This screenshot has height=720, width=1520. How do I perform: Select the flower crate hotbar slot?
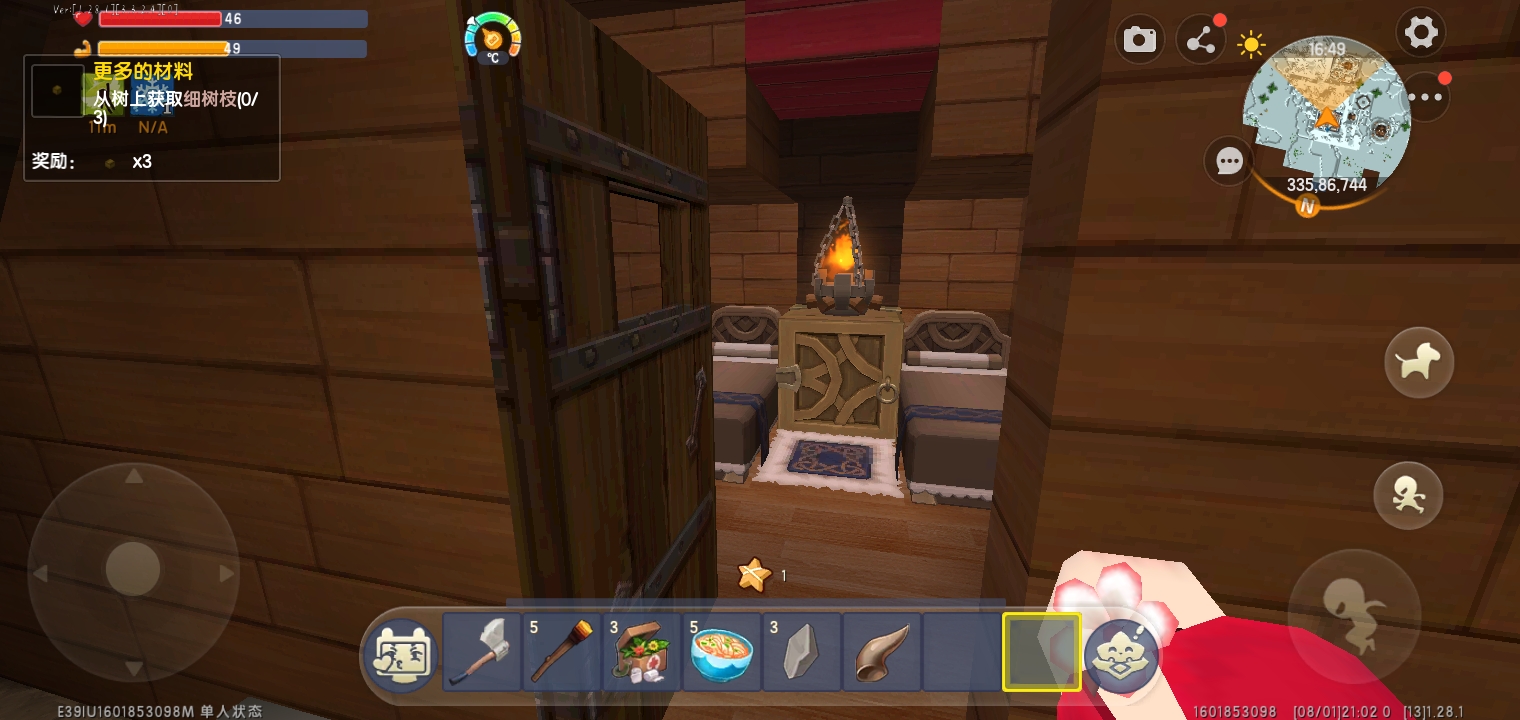642,652
